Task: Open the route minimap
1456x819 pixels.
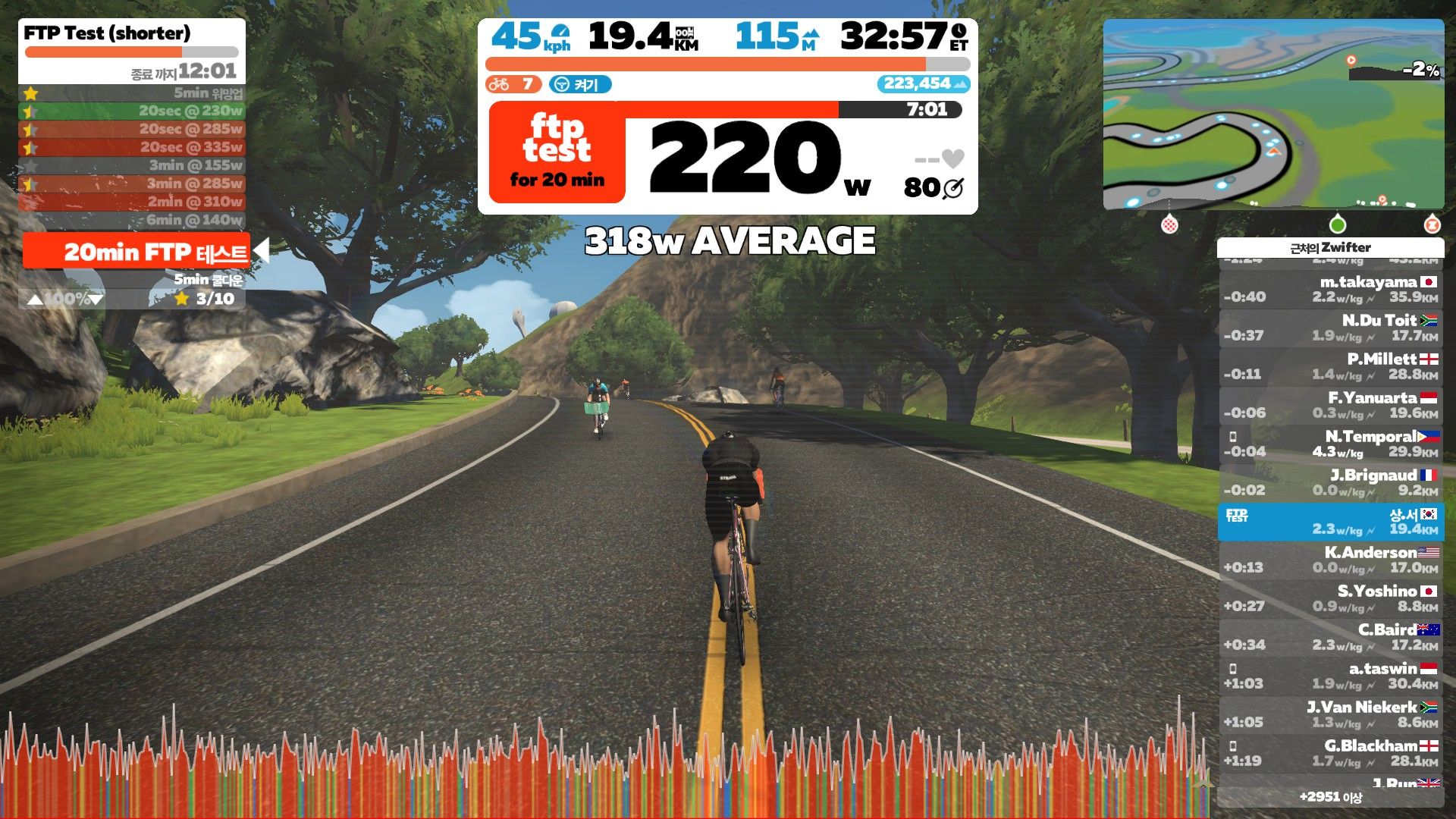Action: pyautogui.click(x=1273, y=114)
